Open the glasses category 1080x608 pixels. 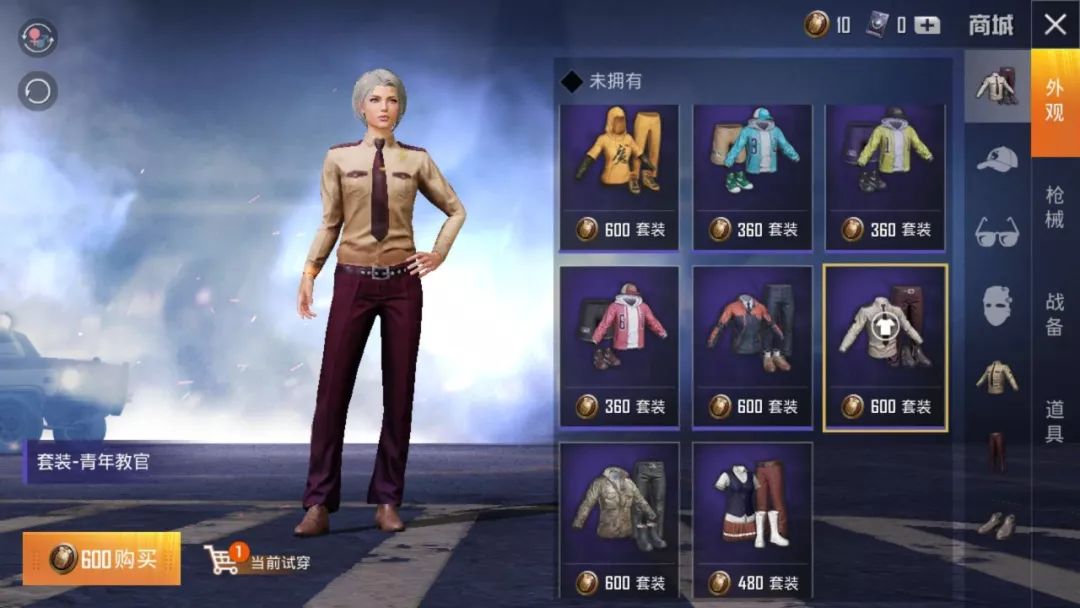[997, 232]
